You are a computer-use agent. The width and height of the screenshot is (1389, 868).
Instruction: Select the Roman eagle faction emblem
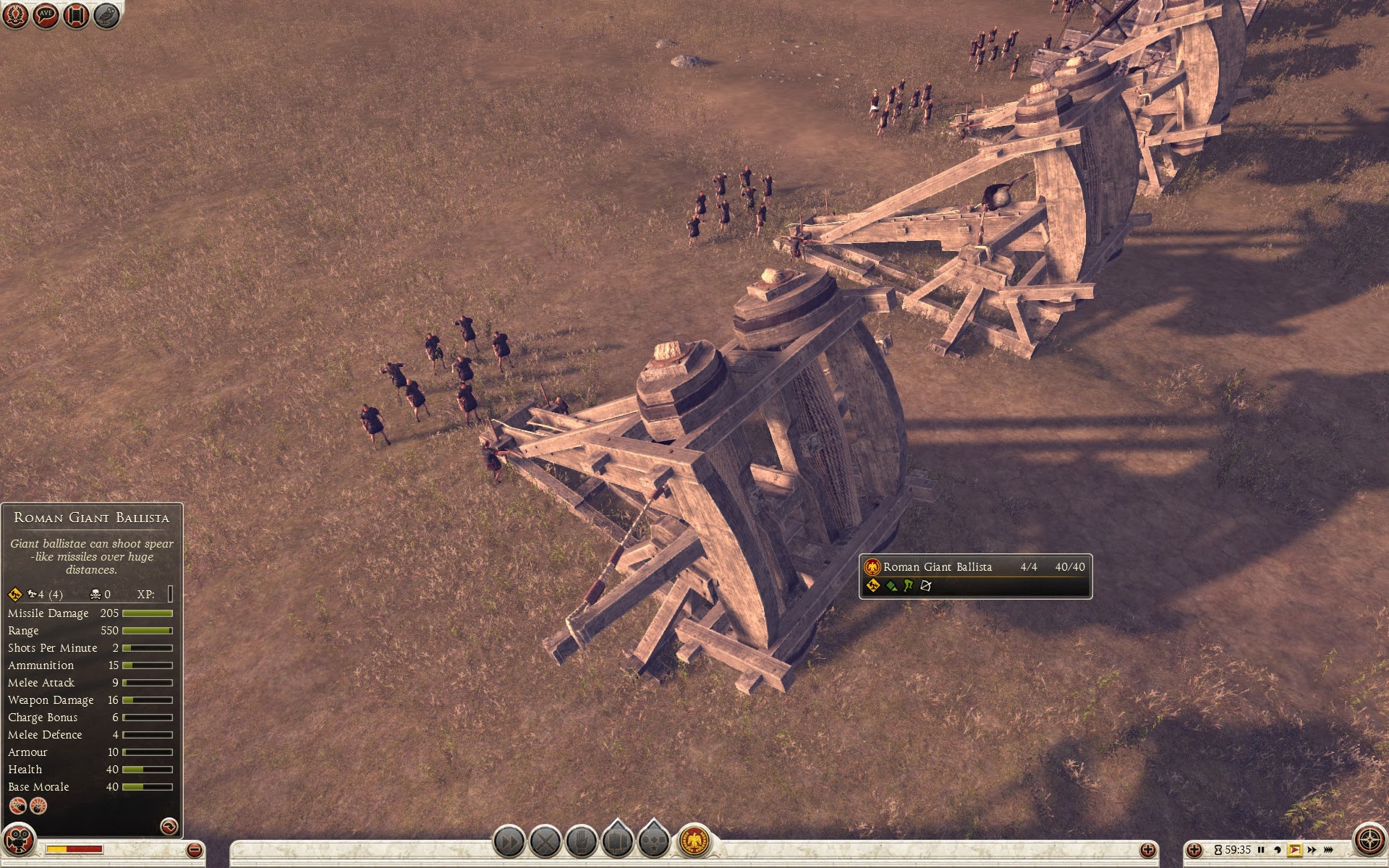coord(694,842)
